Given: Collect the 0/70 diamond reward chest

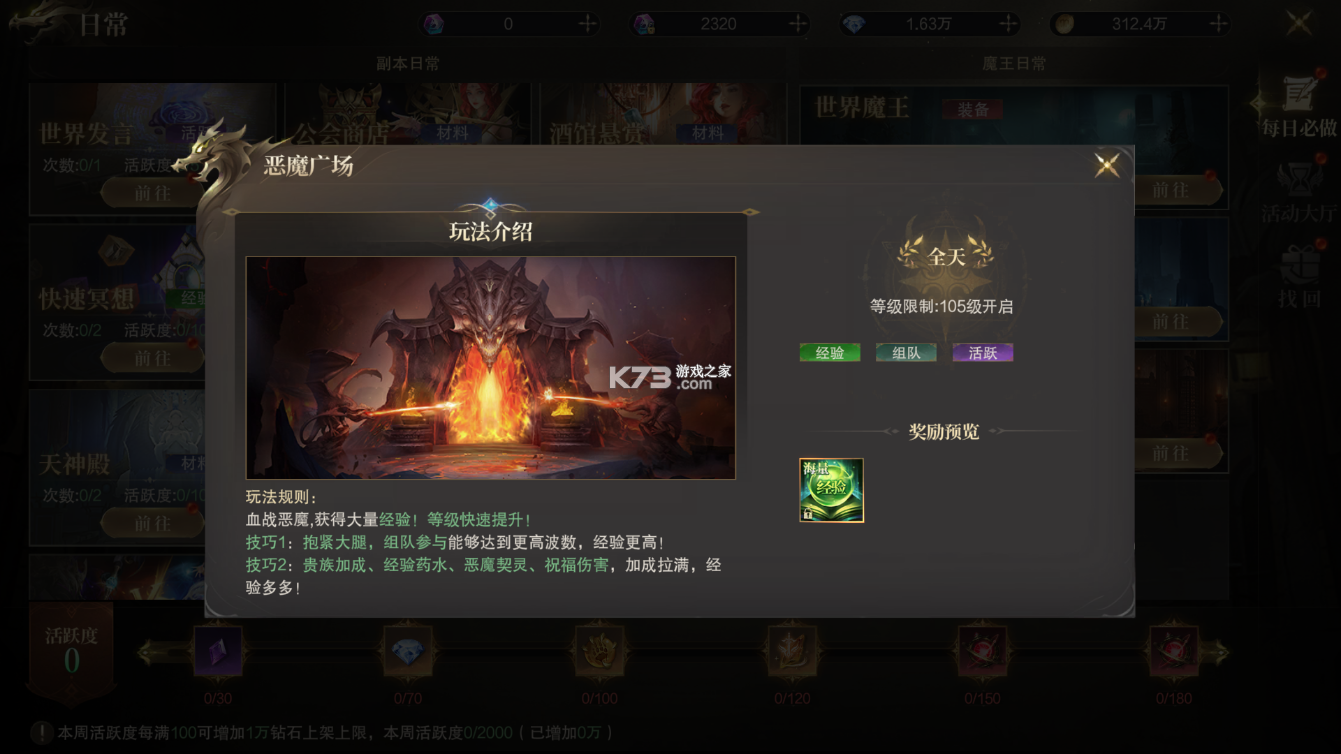Looking at the screenshot, I should pyautogui.click(x=408, y=650).
